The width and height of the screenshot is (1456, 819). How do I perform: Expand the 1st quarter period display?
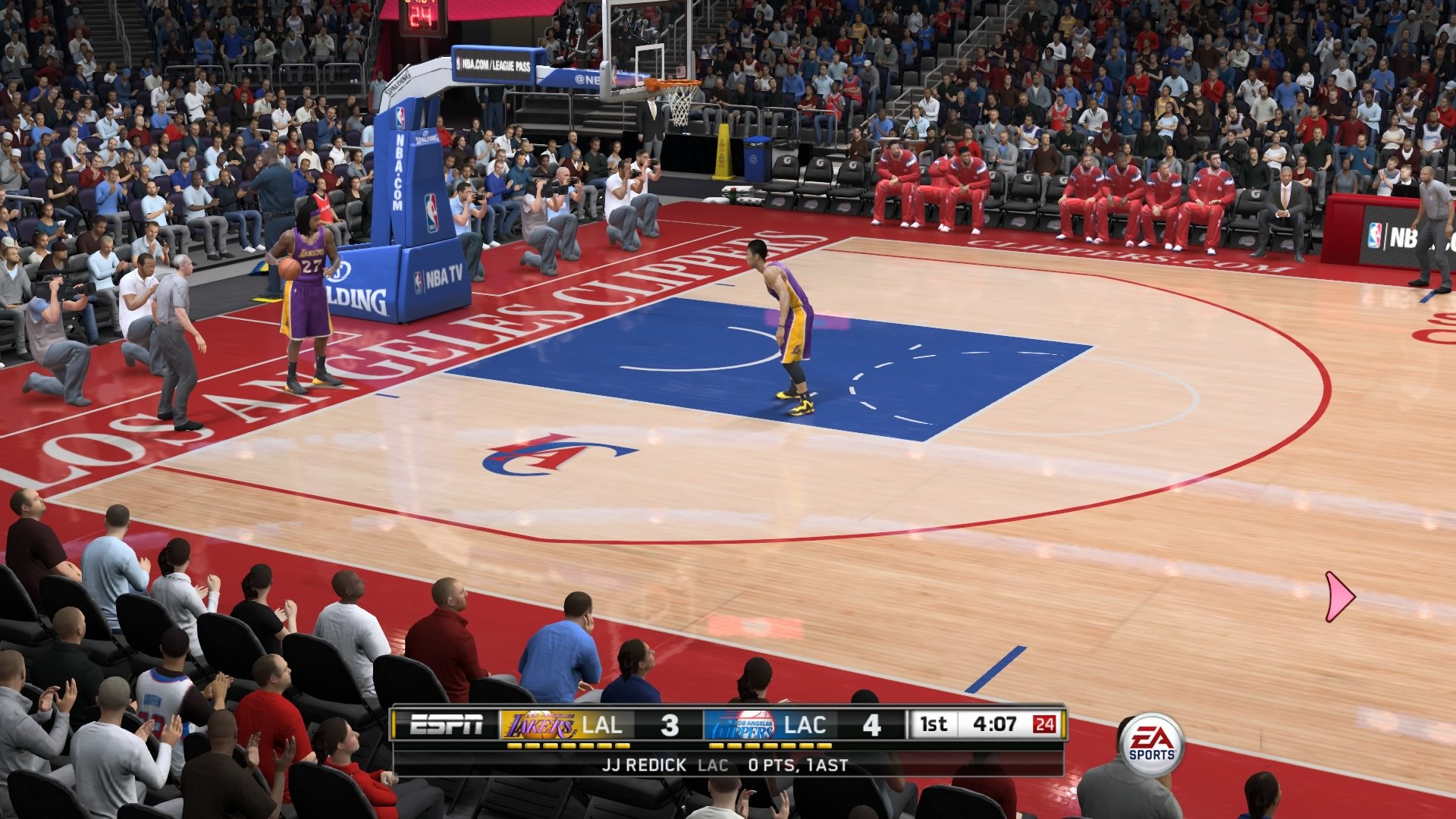[935, 726]
